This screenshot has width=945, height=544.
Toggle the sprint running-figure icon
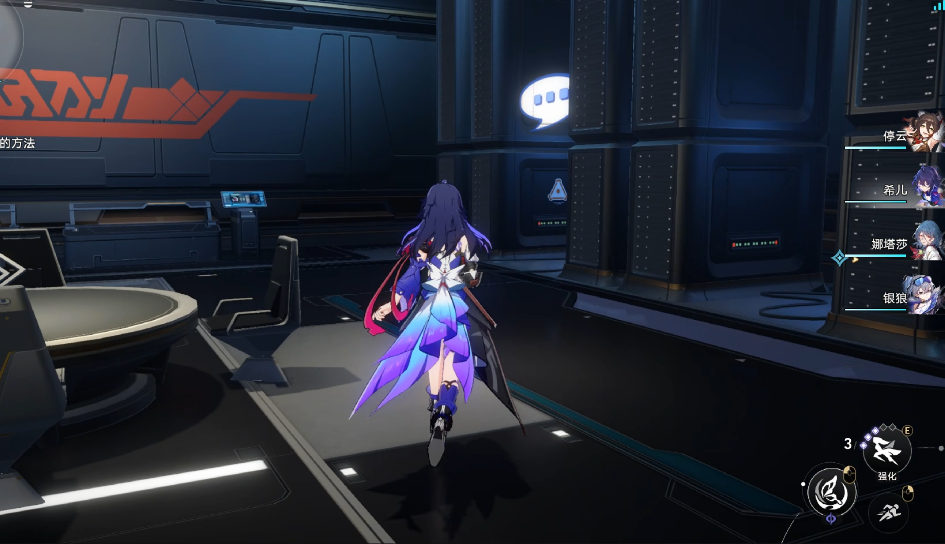tap(887, 514)
